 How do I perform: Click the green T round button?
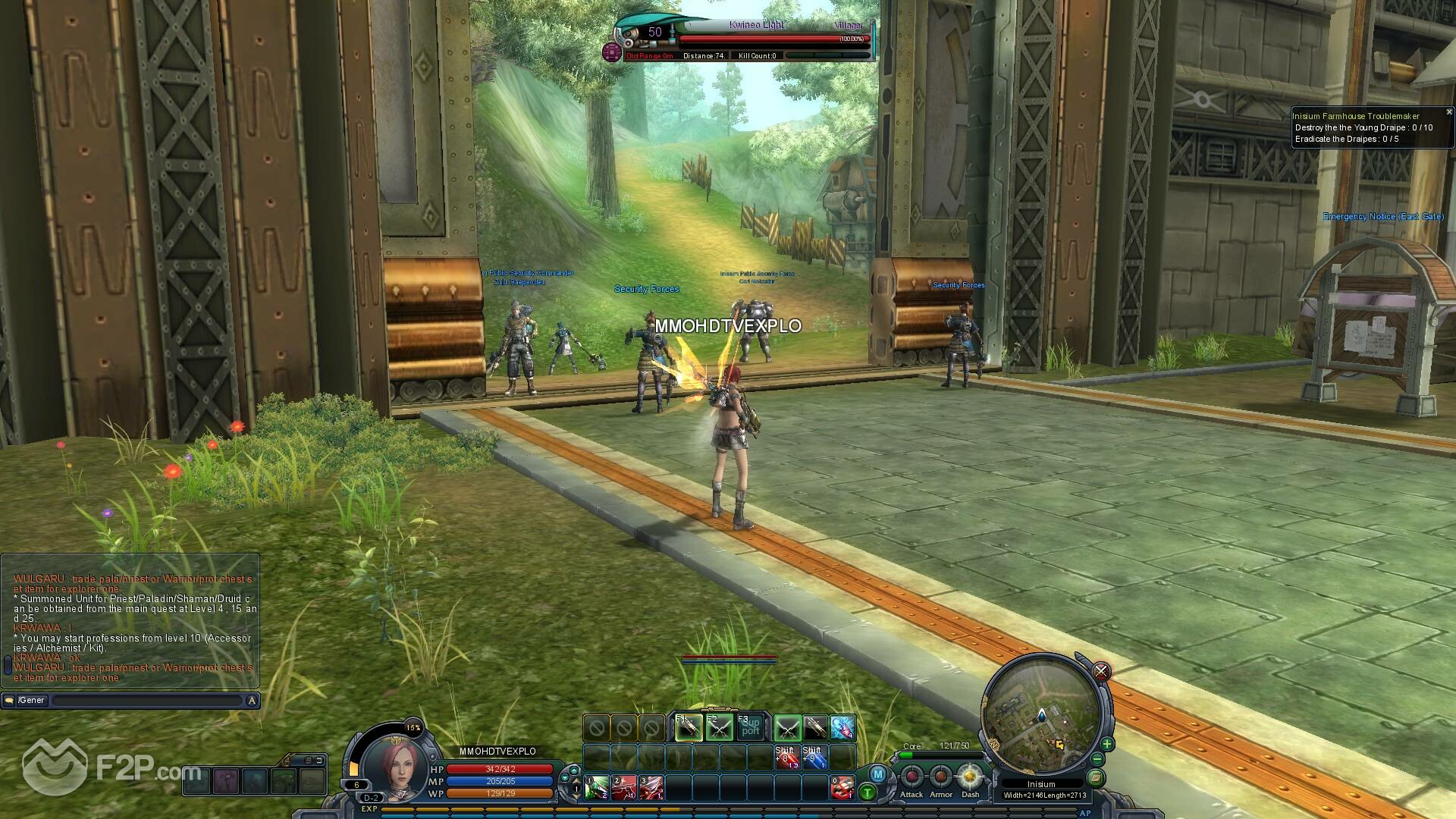coord(868,793)
